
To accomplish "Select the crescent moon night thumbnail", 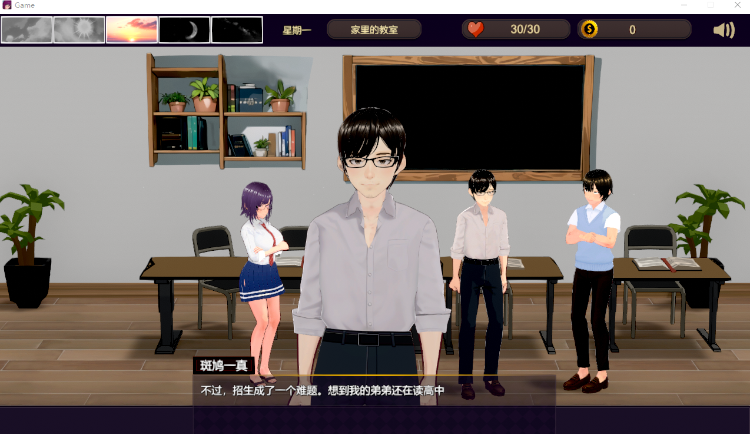I will coord(184,30).
